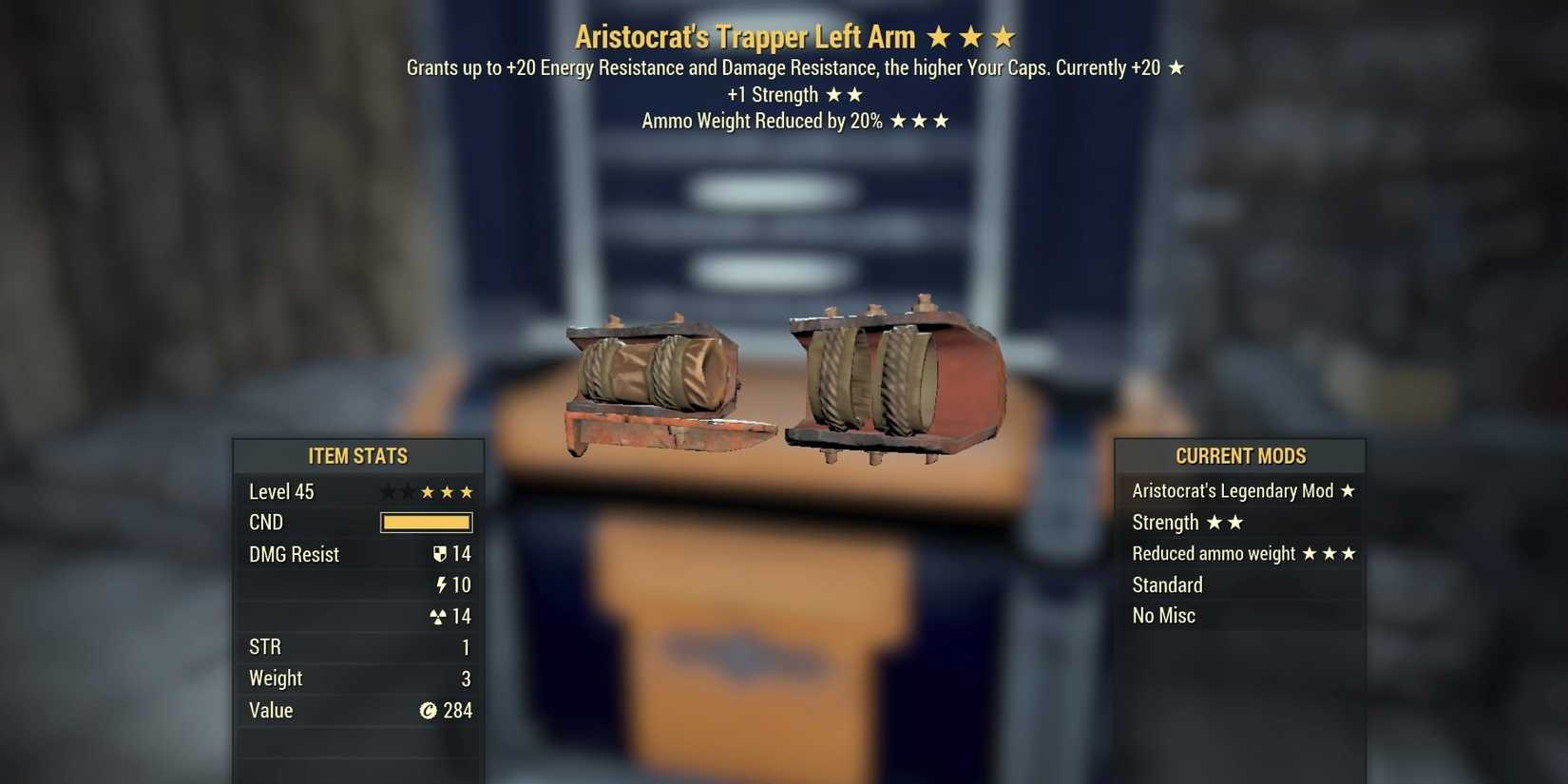Click the CND condition bar
The image size is (1568, 784).
point(425,522)
